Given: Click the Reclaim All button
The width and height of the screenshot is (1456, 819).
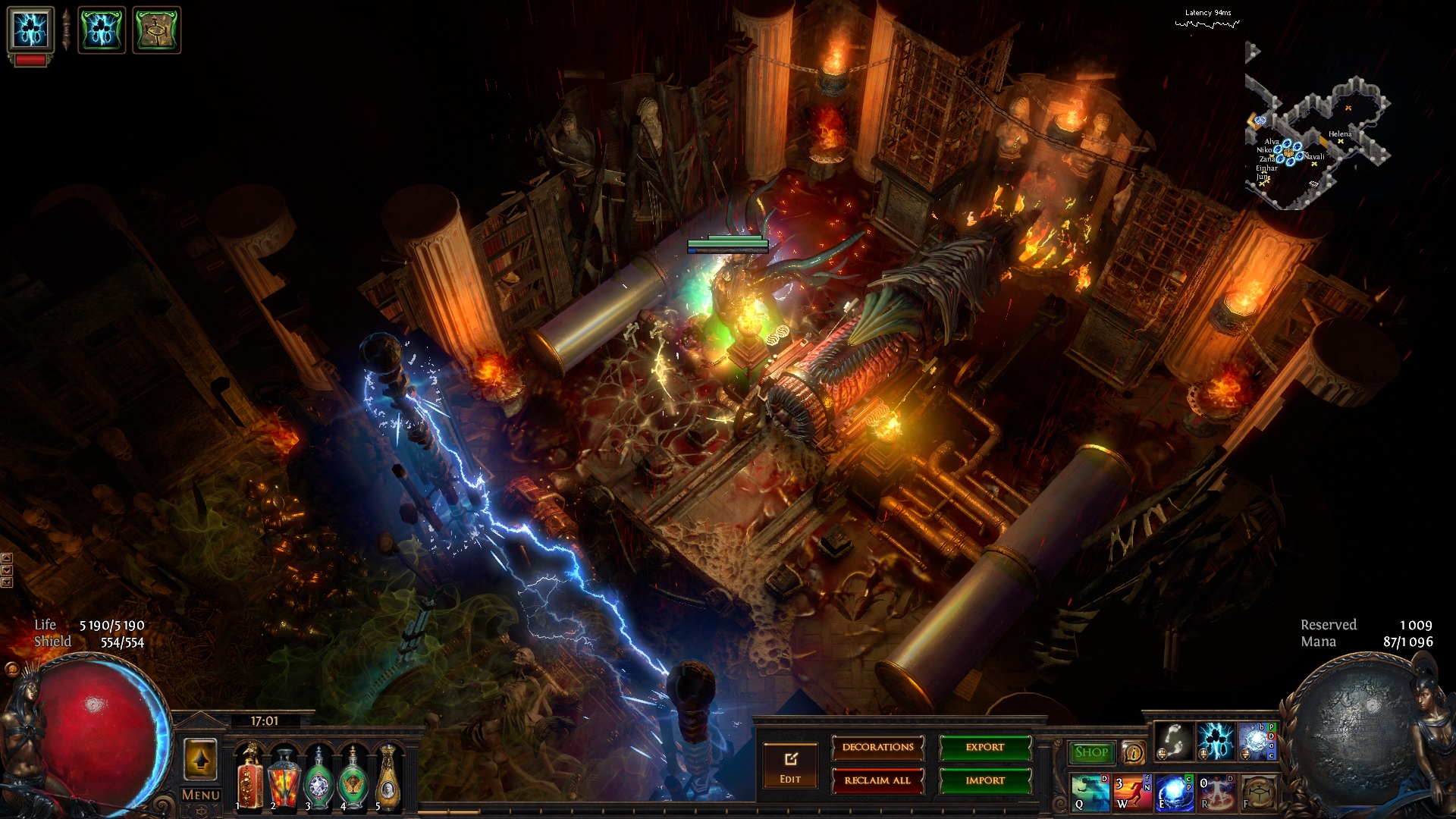Looking at the screenshot, I should [x=877, y=780].
